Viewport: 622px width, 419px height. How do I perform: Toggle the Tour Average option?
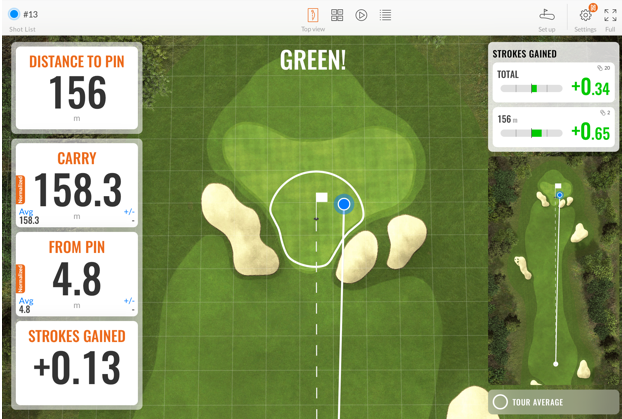(553, 402)
